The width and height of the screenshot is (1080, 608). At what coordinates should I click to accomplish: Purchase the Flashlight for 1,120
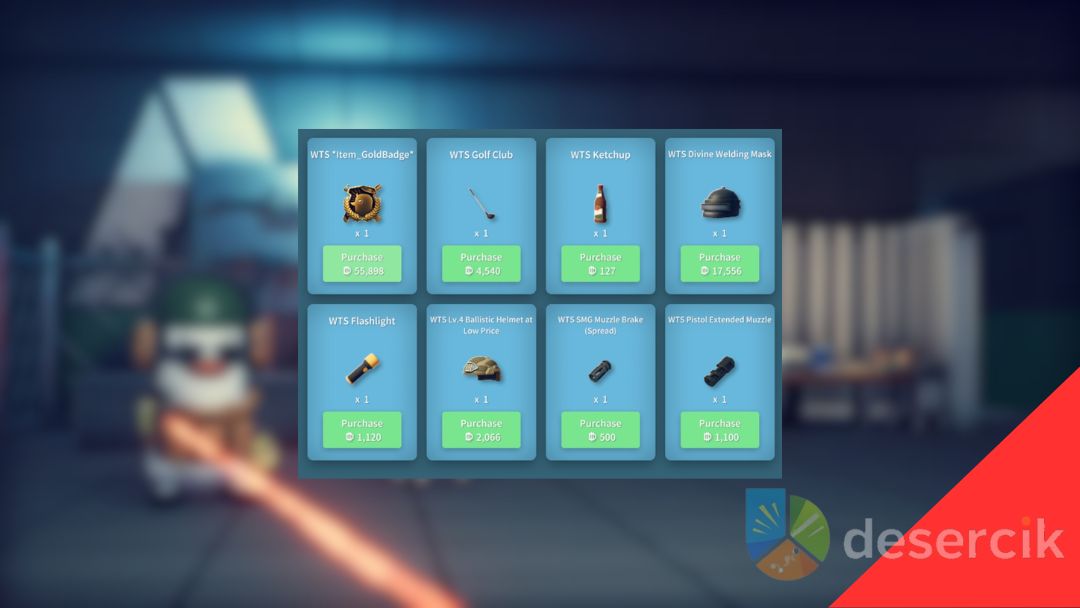(362, 430)
